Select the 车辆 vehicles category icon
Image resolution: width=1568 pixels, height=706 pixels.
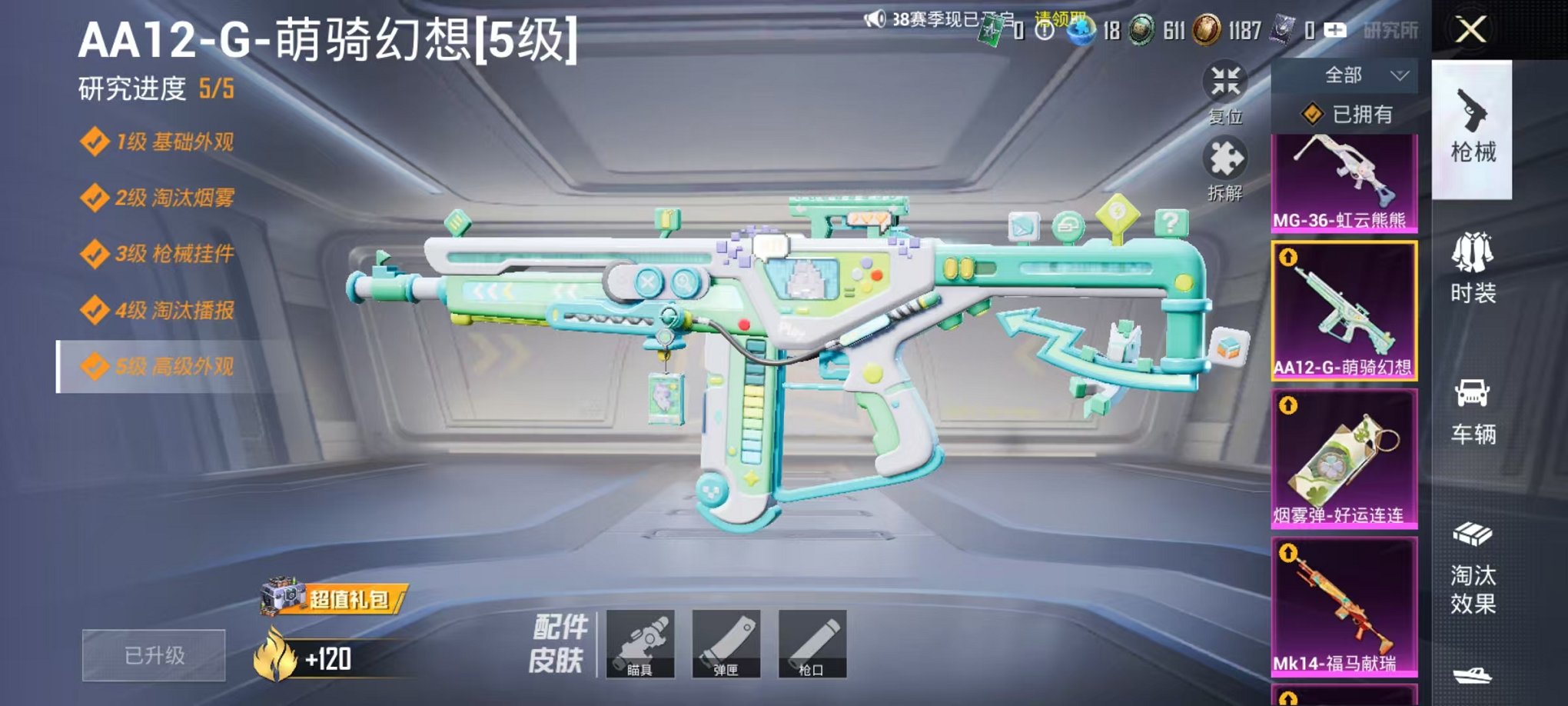coord(1472,408)
